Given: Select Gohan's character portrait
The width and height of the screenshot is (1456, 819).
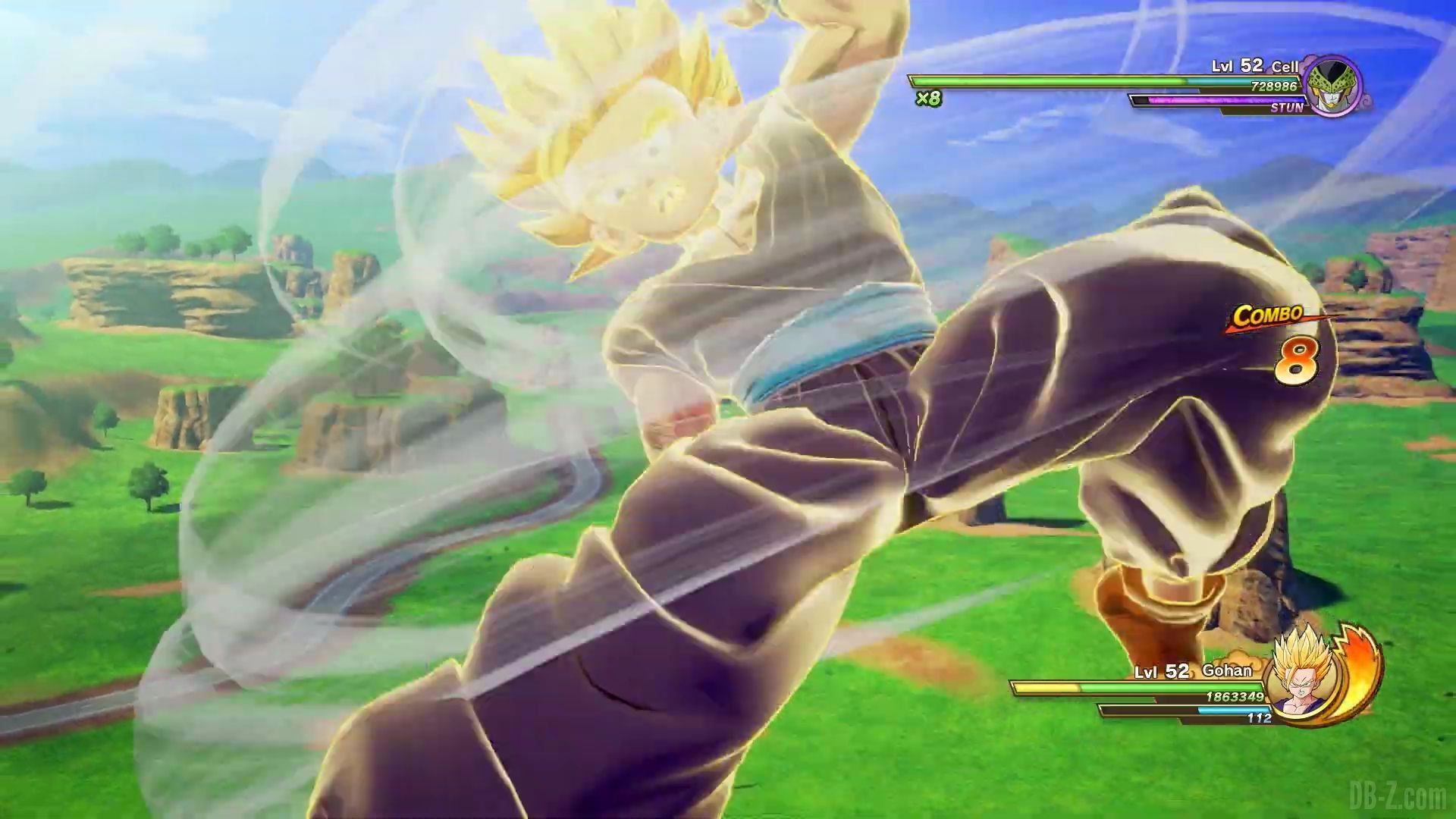Looking at the screenshot, I should click(1302, 682).
